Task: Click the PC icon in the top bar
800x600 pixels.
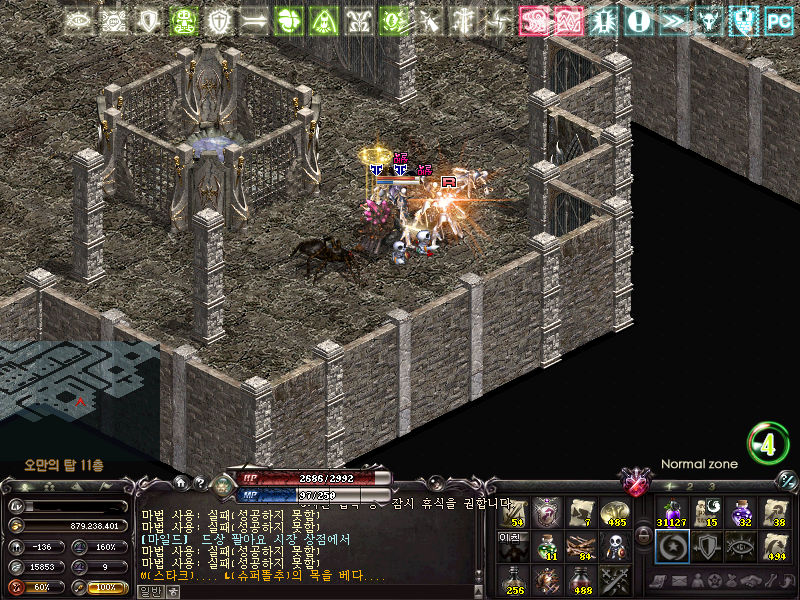Action: coord(778,20)
